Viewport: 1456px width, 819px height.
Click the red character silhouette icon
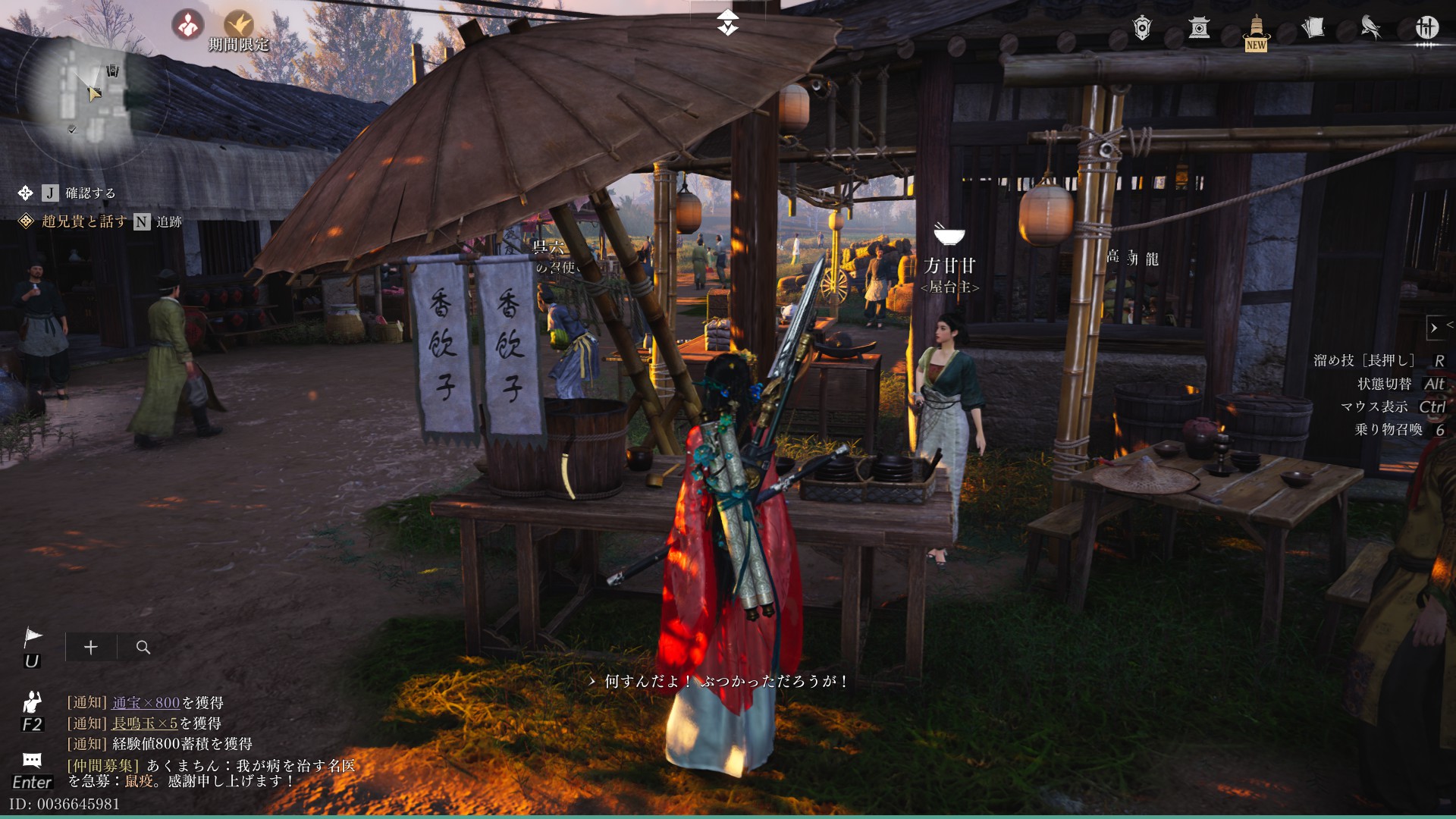[187, 25]
